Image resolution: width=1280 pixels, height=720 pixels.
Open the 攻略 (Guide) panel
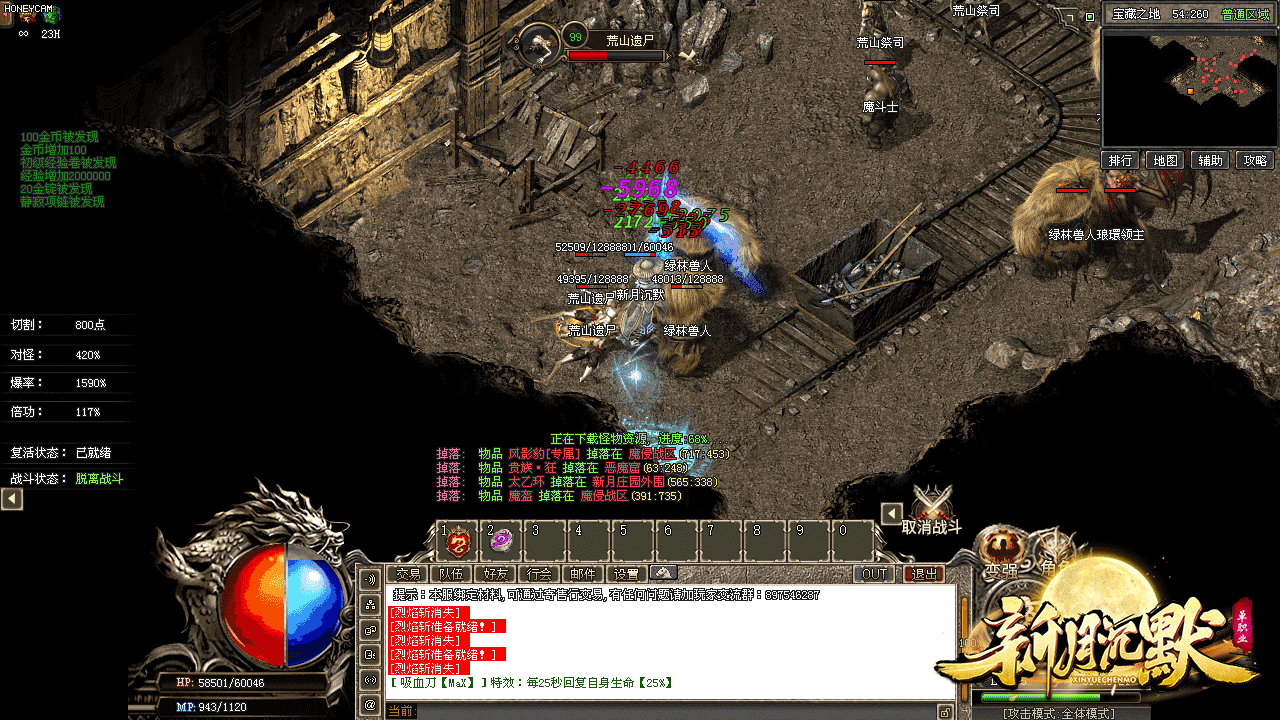(1255, 160)
